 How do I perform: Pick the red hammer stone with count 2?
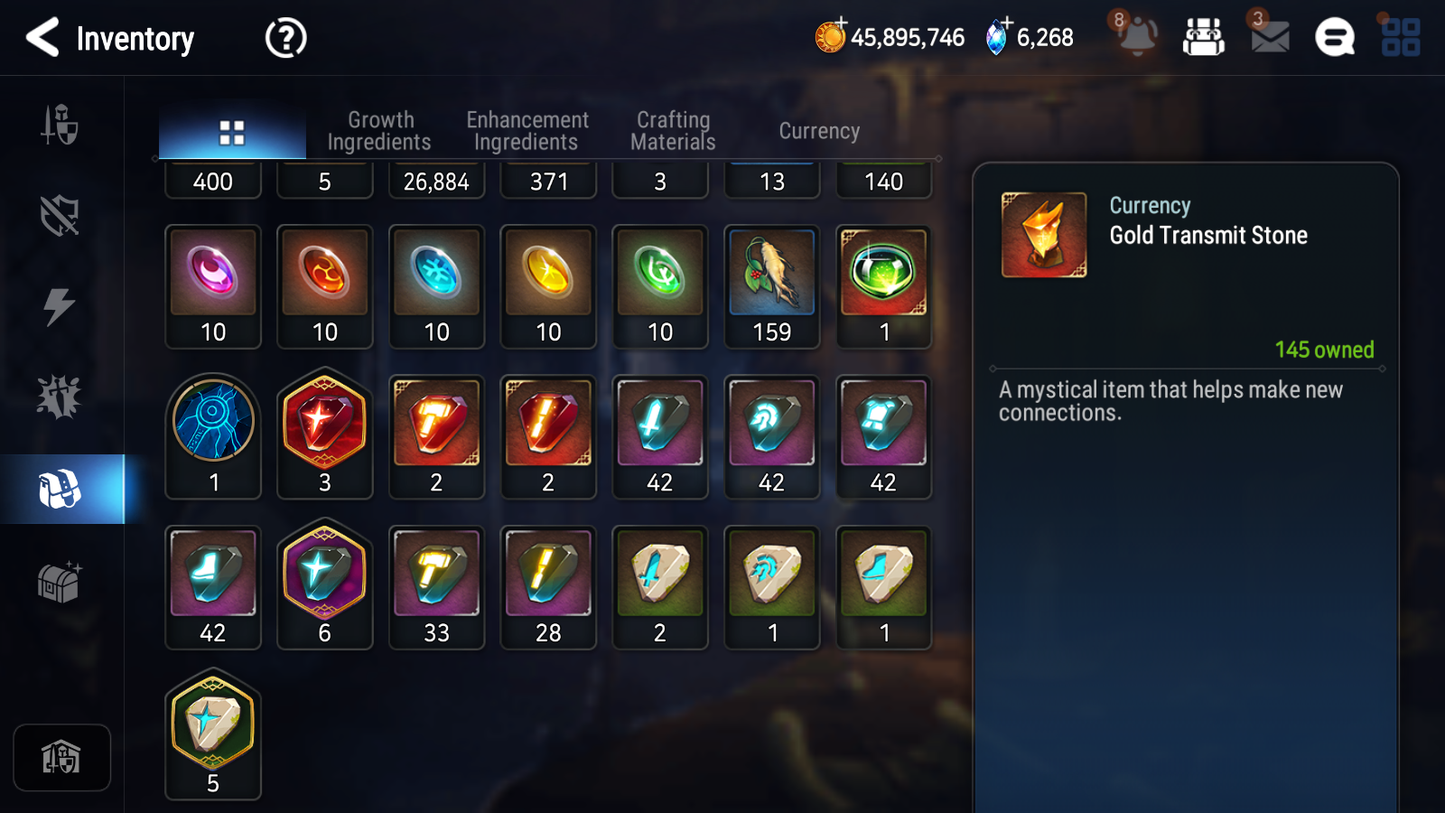click(x=437, y=436)
